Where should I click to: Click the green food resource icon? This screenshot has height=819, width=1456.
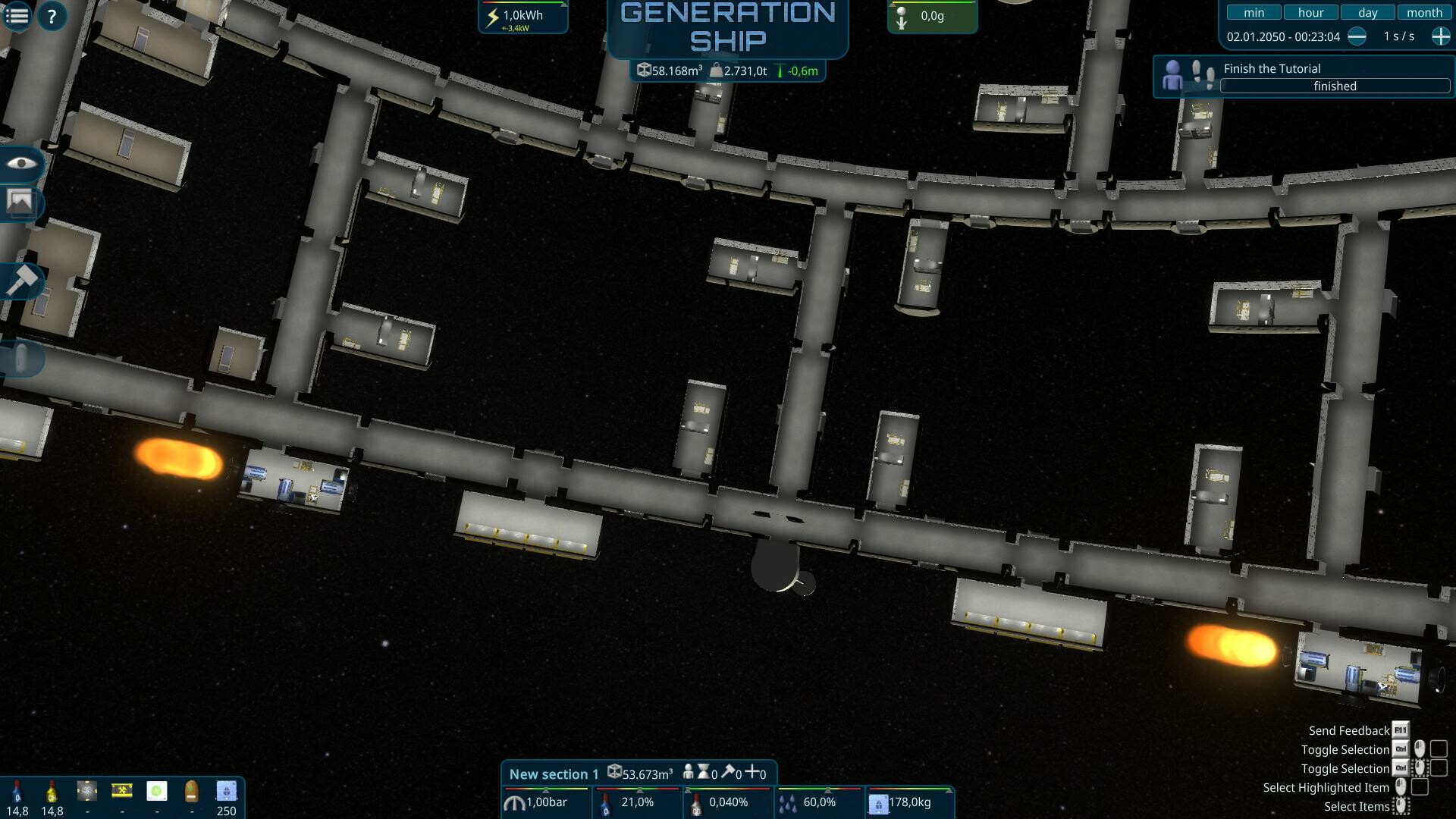155,790
